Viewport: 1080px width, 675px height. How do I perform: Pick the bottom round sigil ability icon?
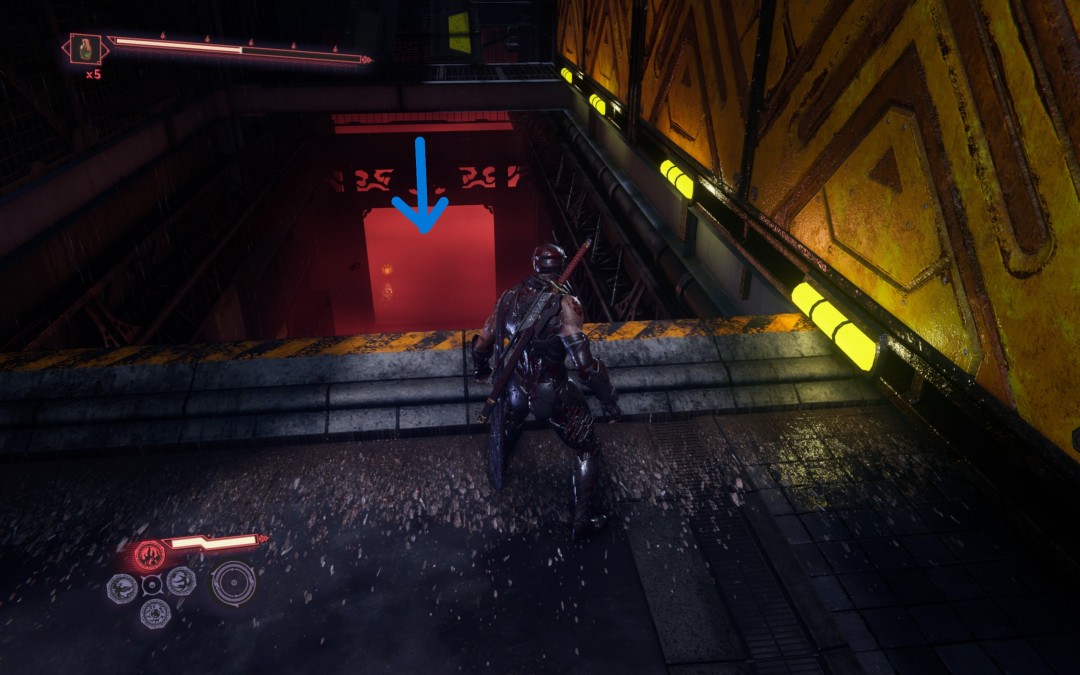154,613
